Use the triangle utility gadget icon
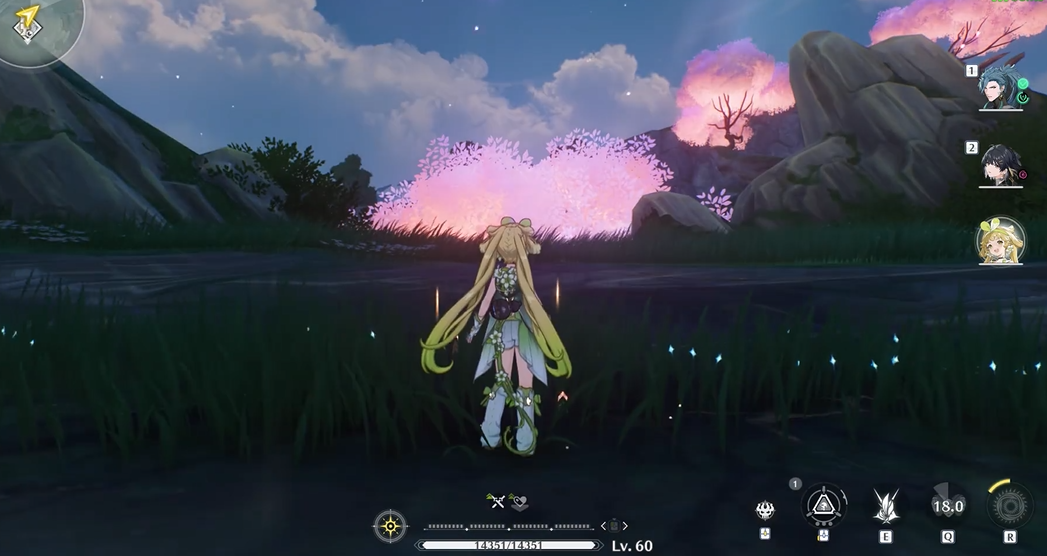 click(x=824, y=506)
